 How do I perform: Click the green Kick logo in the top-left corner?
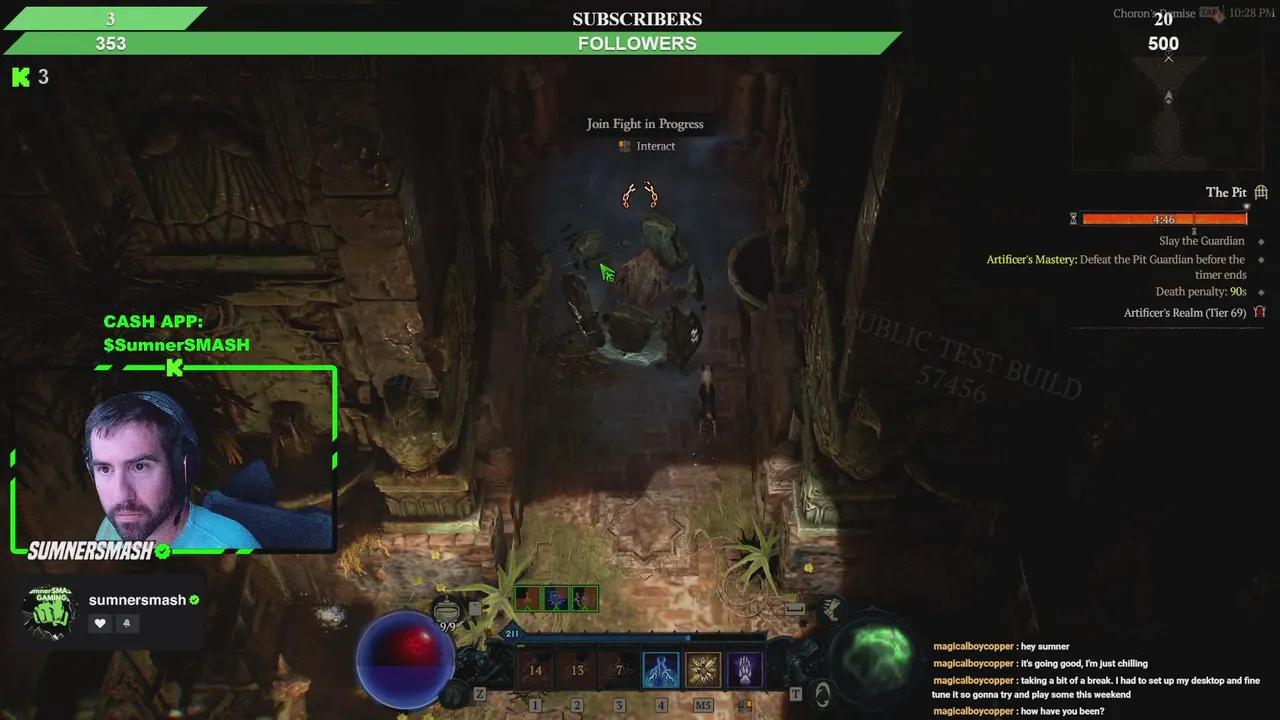pyautogui.click(x=18, y=77)
